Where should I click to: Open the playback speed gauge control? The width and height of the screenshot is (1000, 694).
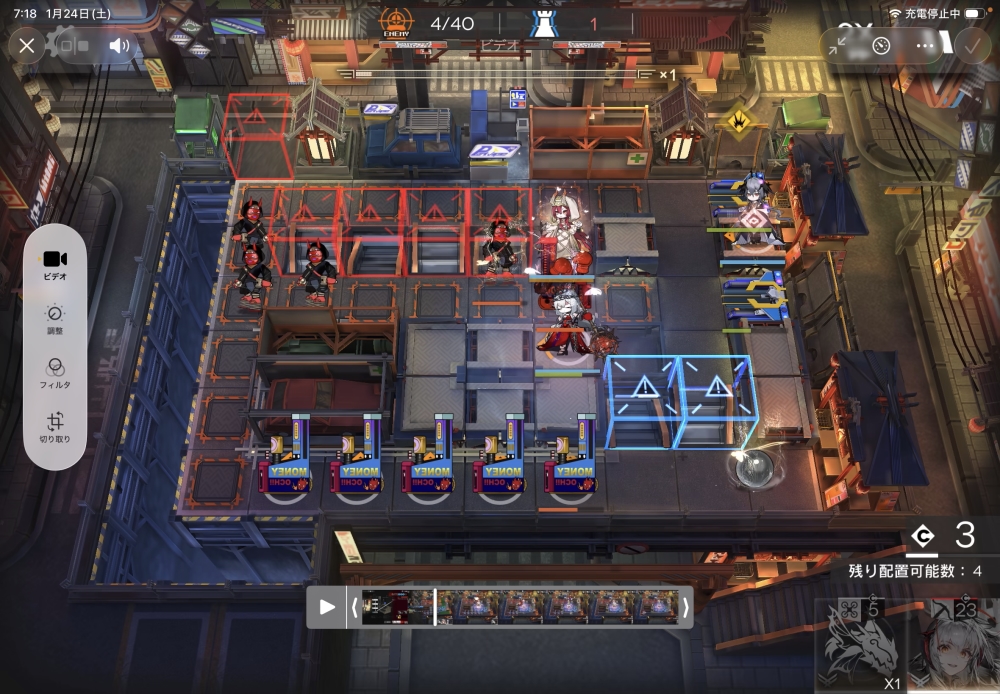[880, 46]
